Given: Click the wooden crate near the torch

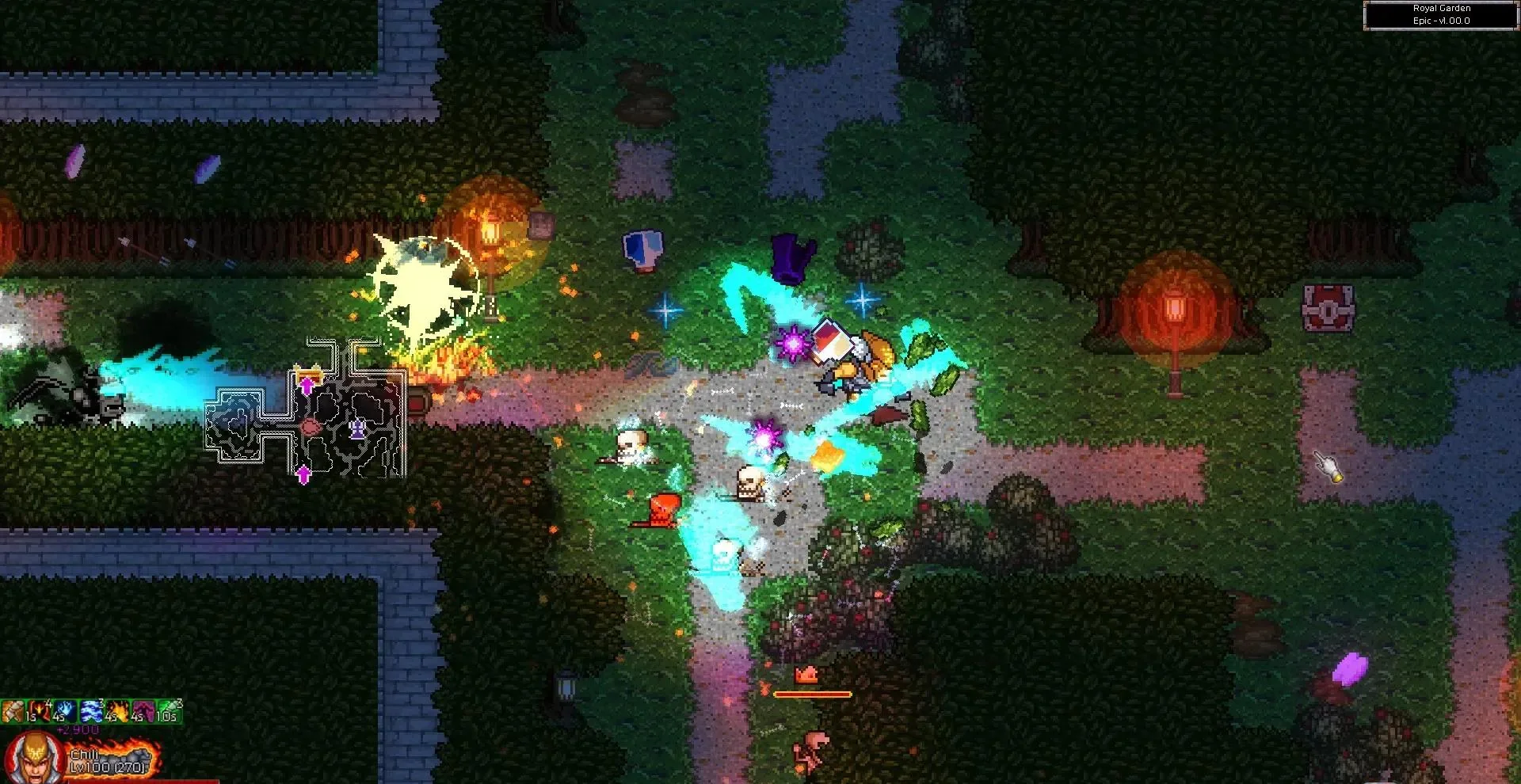Looking at the screenshot, I should pos(543,223).
